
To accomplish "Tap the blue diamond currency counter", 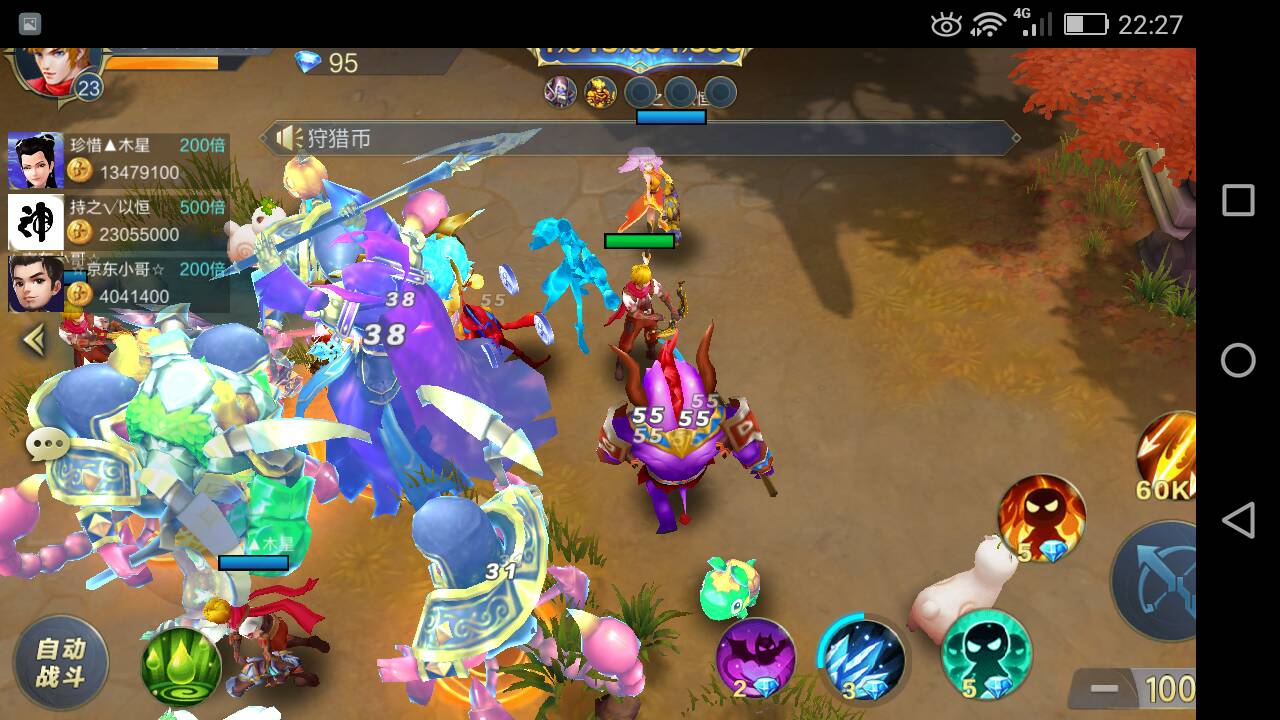I will pos(327,63).
